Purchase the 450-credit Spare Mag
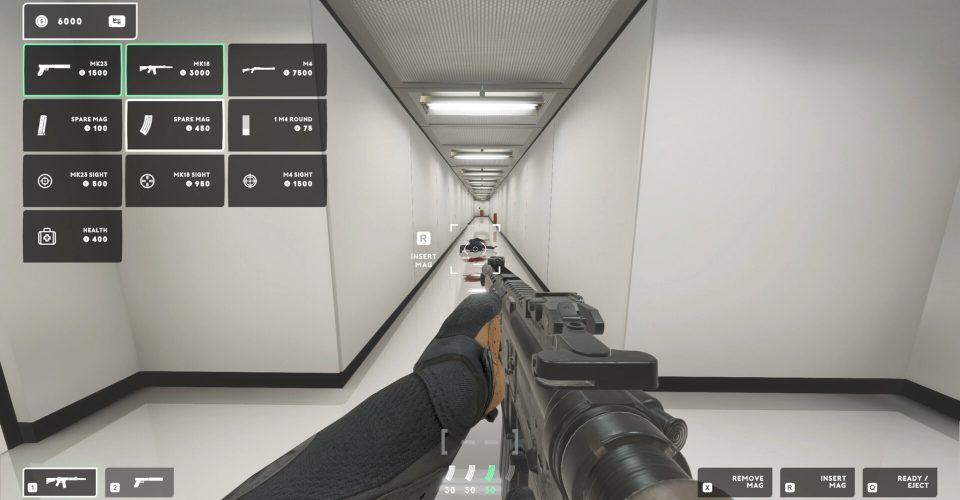This screenshot has width=960, height=500. tap(175, 125)
